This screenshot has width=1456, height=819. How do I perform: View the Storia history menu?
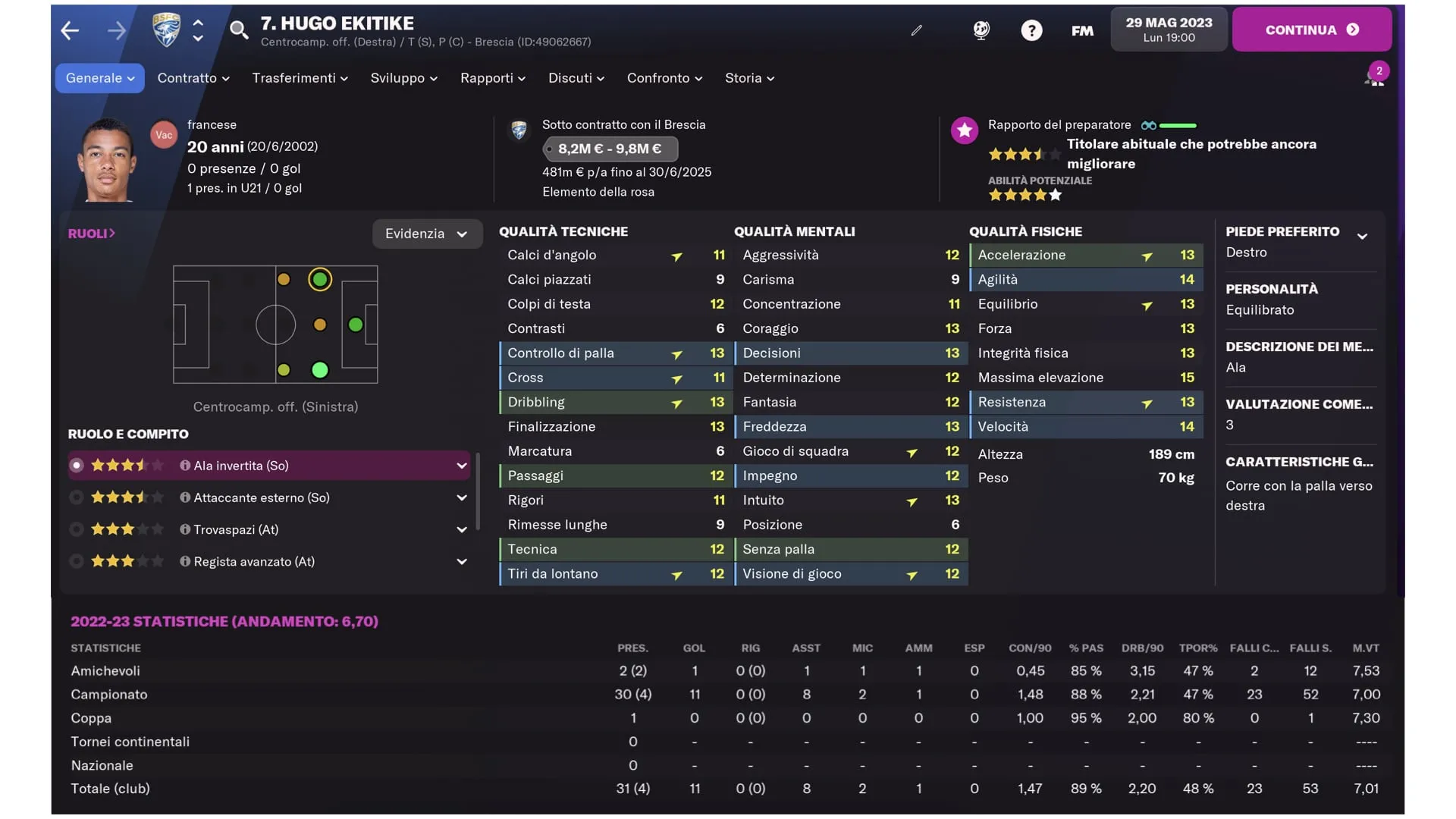[749, 78]
